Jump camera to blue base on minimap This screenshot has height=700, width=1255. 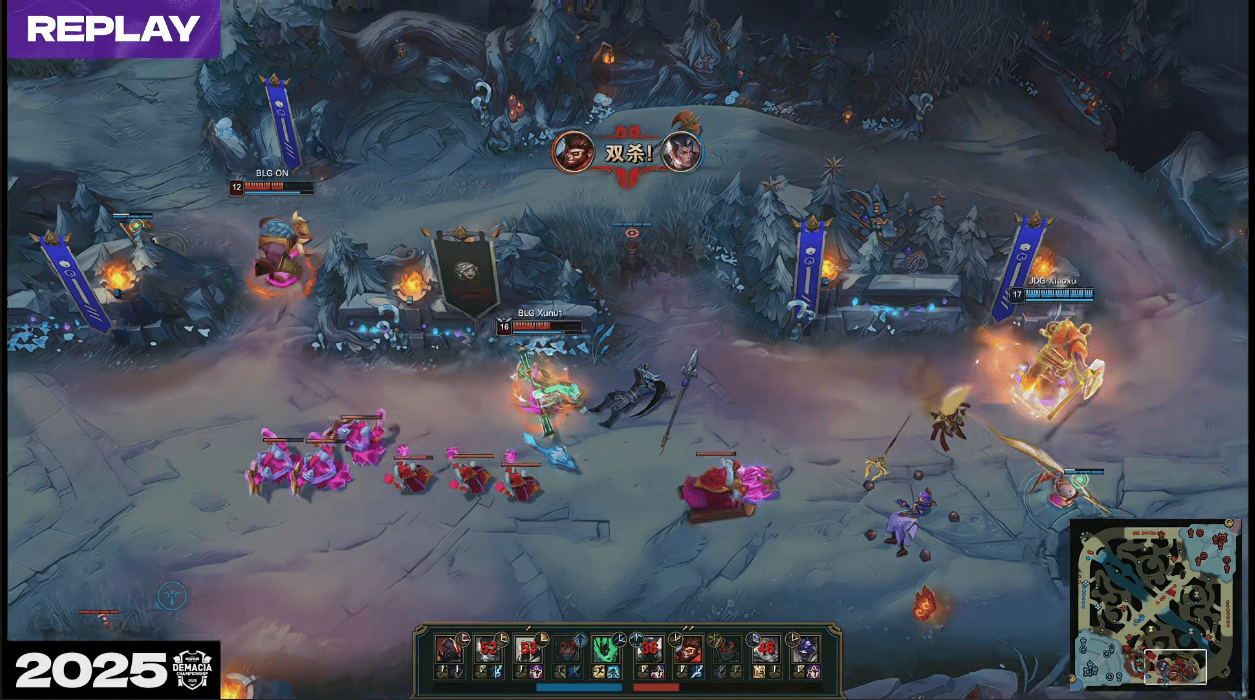pyautogui.click(x=1090, y=667)
